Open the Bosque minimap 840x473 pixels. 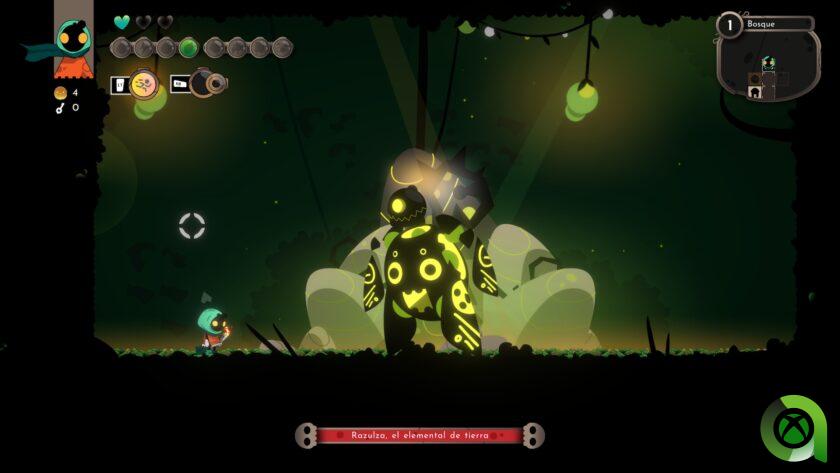coord(767,62)
